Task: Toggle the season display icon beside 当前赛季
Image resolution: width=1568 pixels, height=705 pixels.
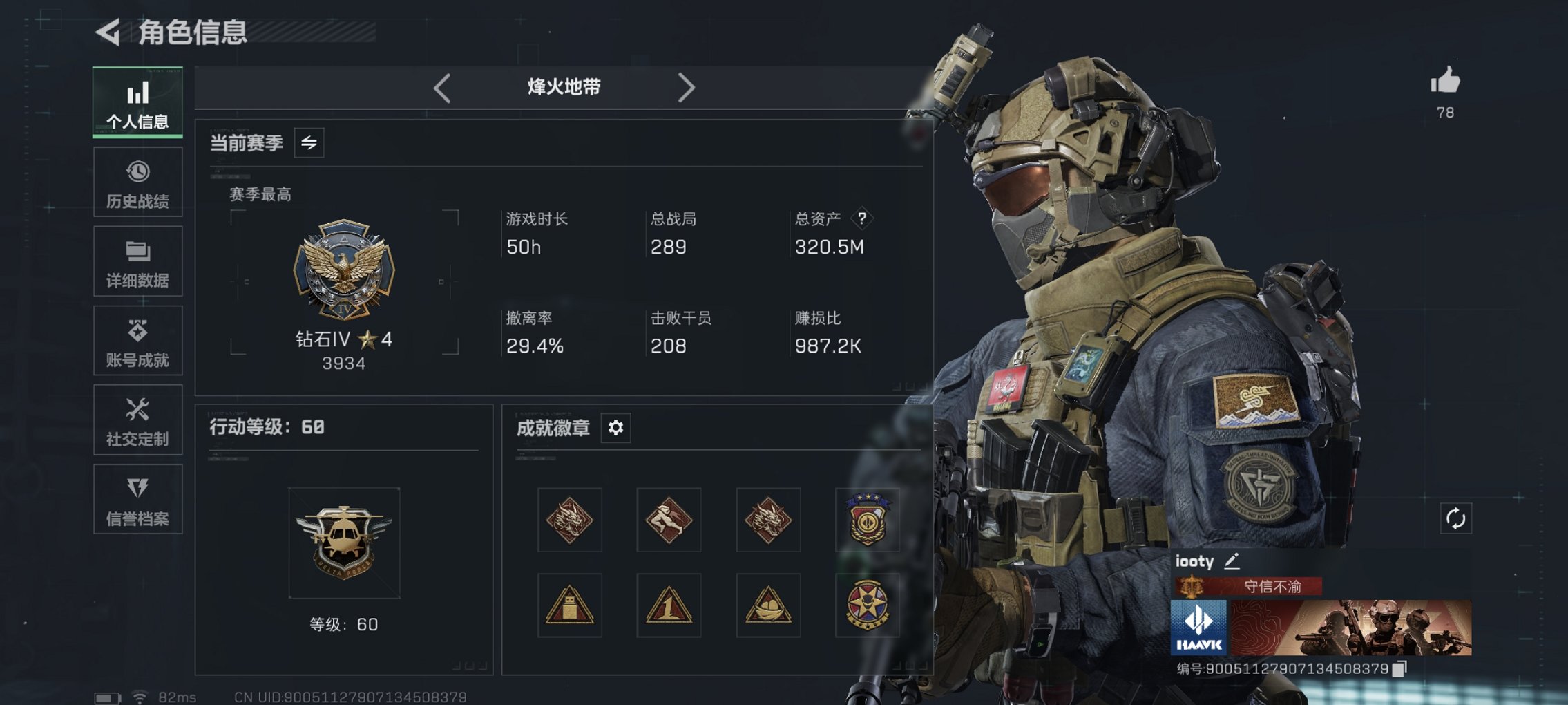Action: pyautogui.click(x=311, y=144)
